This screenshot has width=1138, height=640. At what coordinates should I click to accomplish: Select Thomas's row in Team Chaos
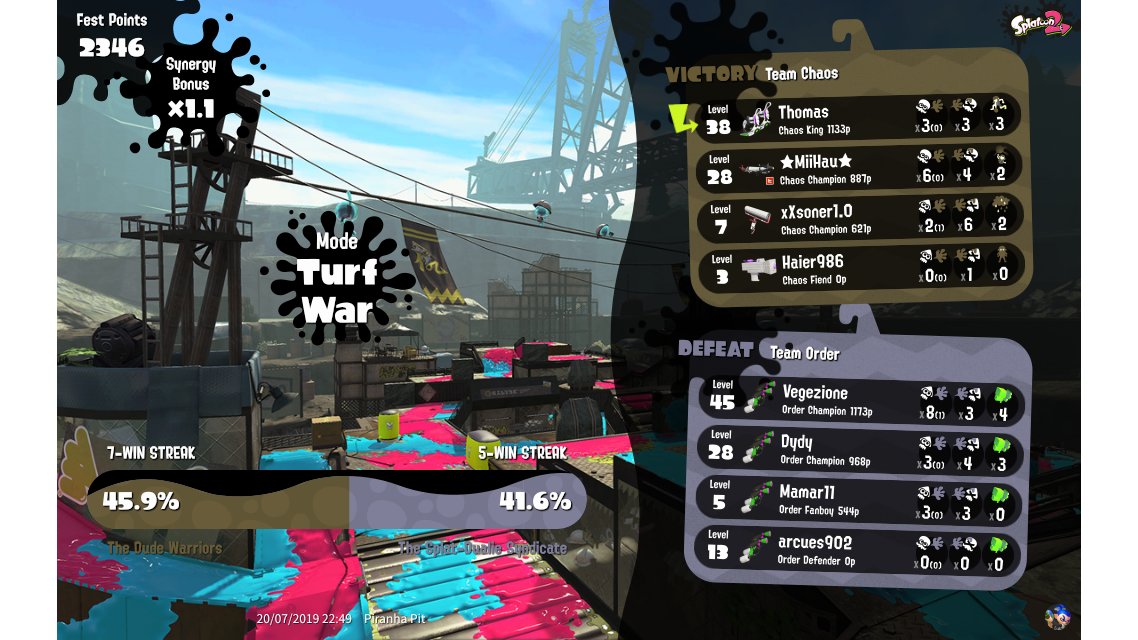click(860, 118)
